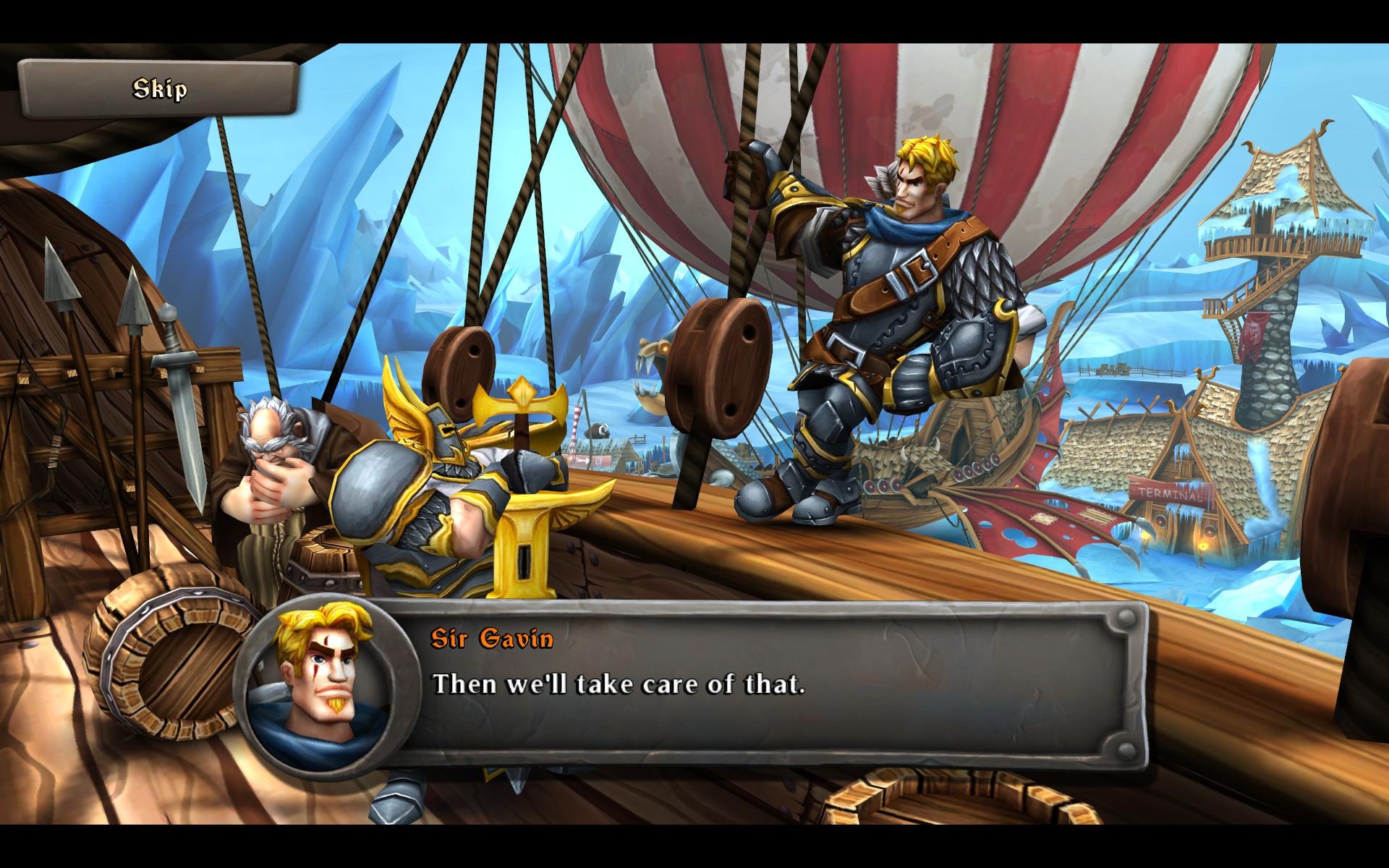
Task: Click the Skip button
Action: coord(159,89)
